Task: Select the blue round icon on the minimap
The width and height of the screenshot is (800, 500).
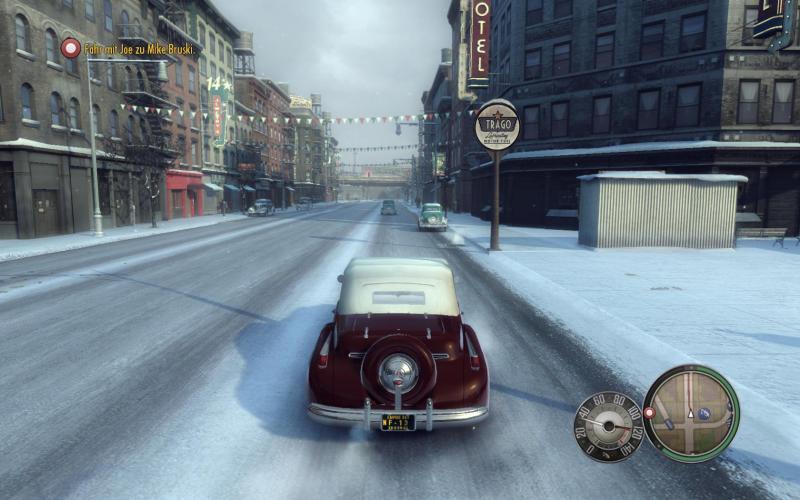Action: click(x=703, y=413)
